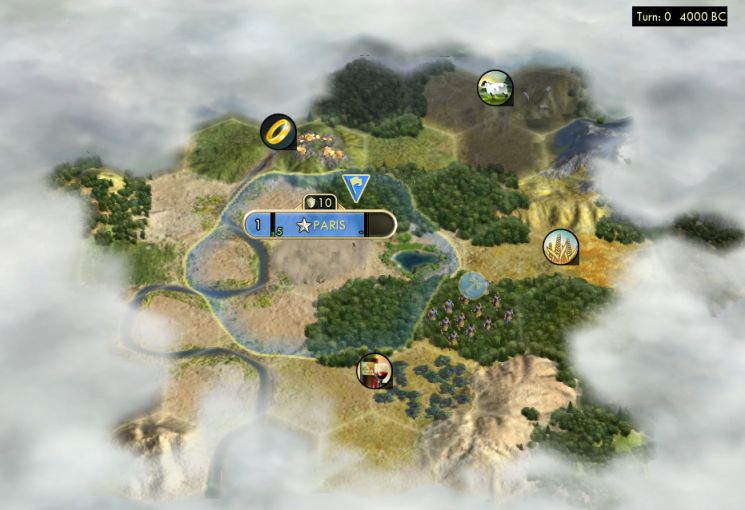Open the Paris city banner
The image size is (745, 510).
320,226
